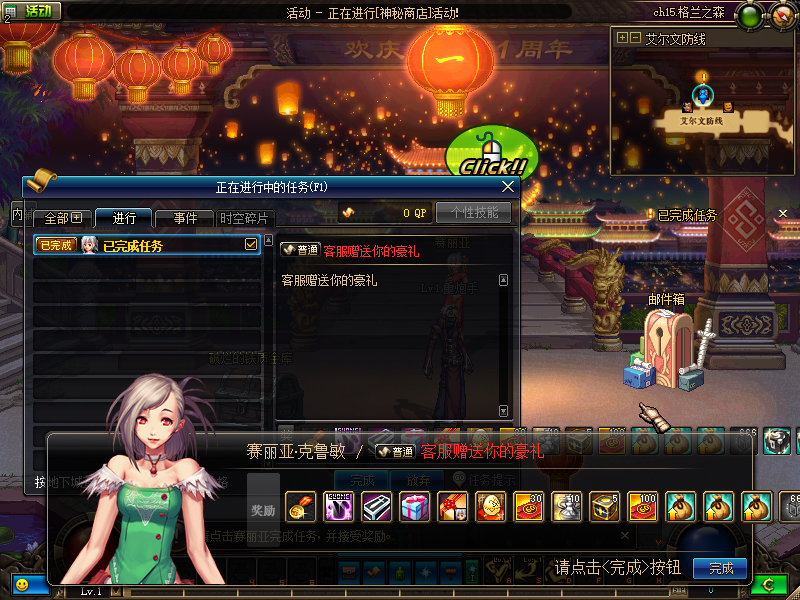
Task: Select the 进行 (In Progress) tab
Action: point(123,218)
